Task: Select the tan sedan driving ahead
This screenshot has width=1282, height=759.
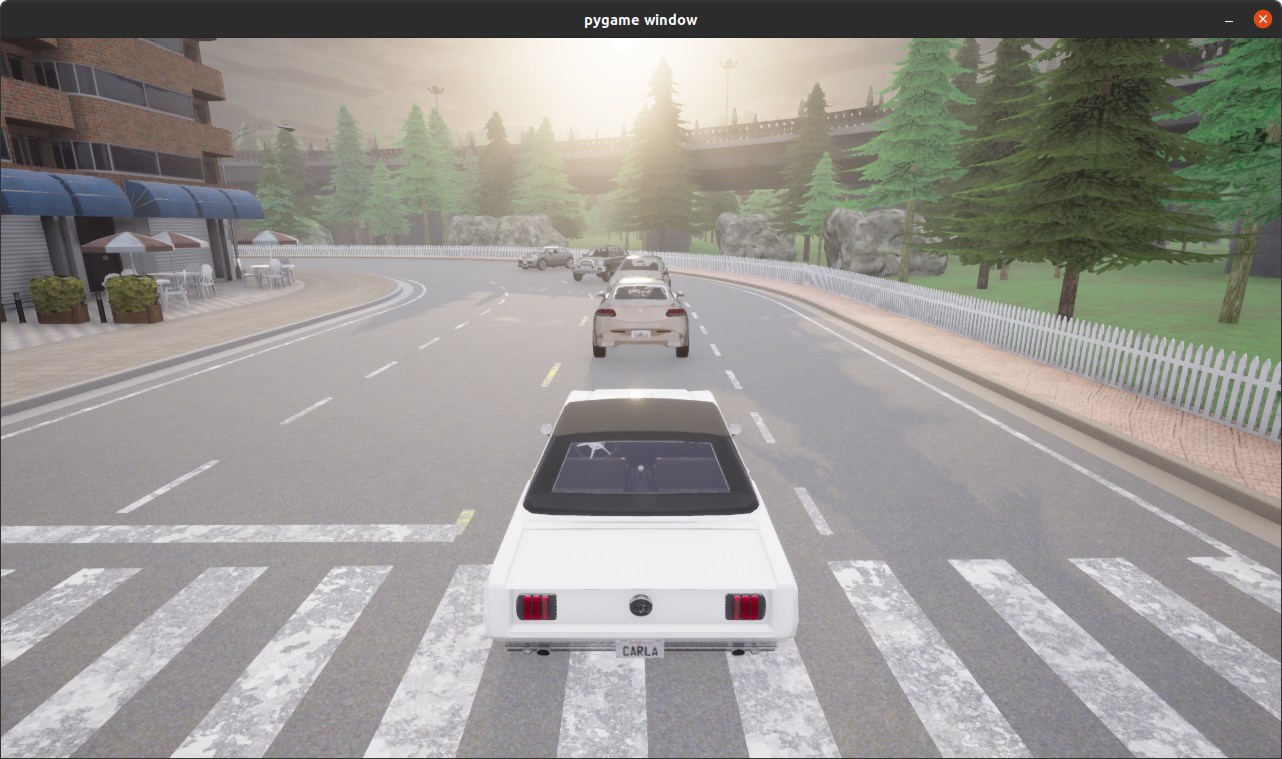Action: (x=640, y=315)
